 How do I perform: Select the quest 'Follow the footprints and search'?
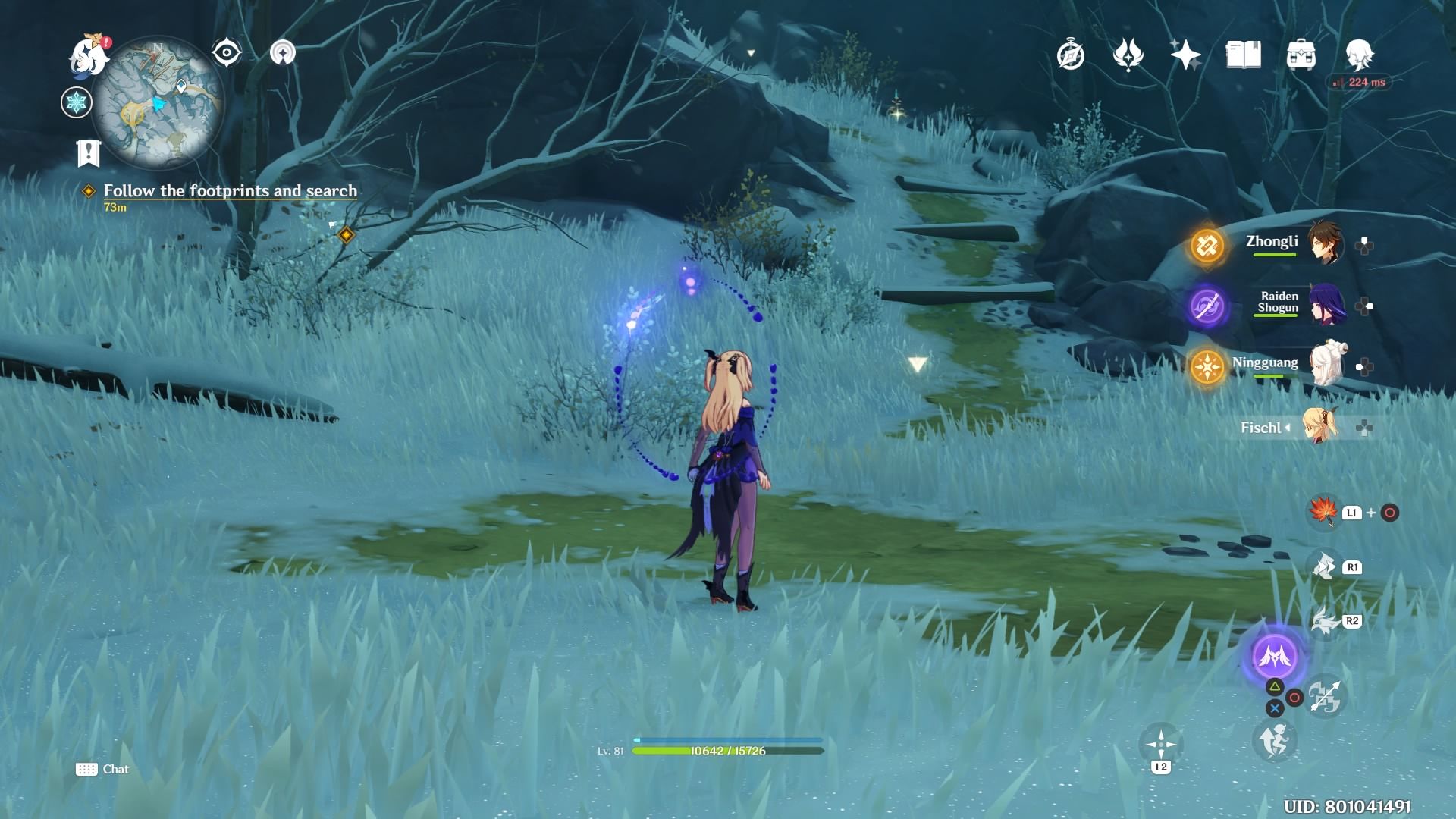click(231, 191)
